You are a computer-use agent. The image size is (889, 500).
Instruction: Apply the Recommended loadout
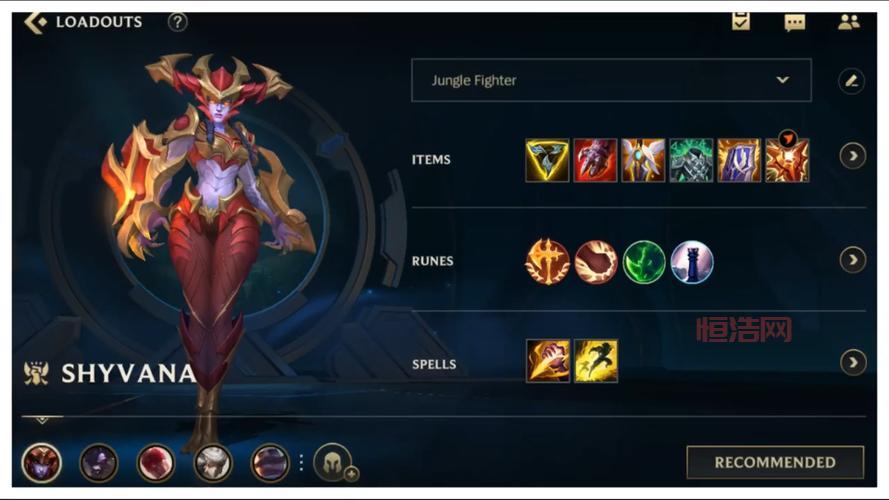pos(774,462)
